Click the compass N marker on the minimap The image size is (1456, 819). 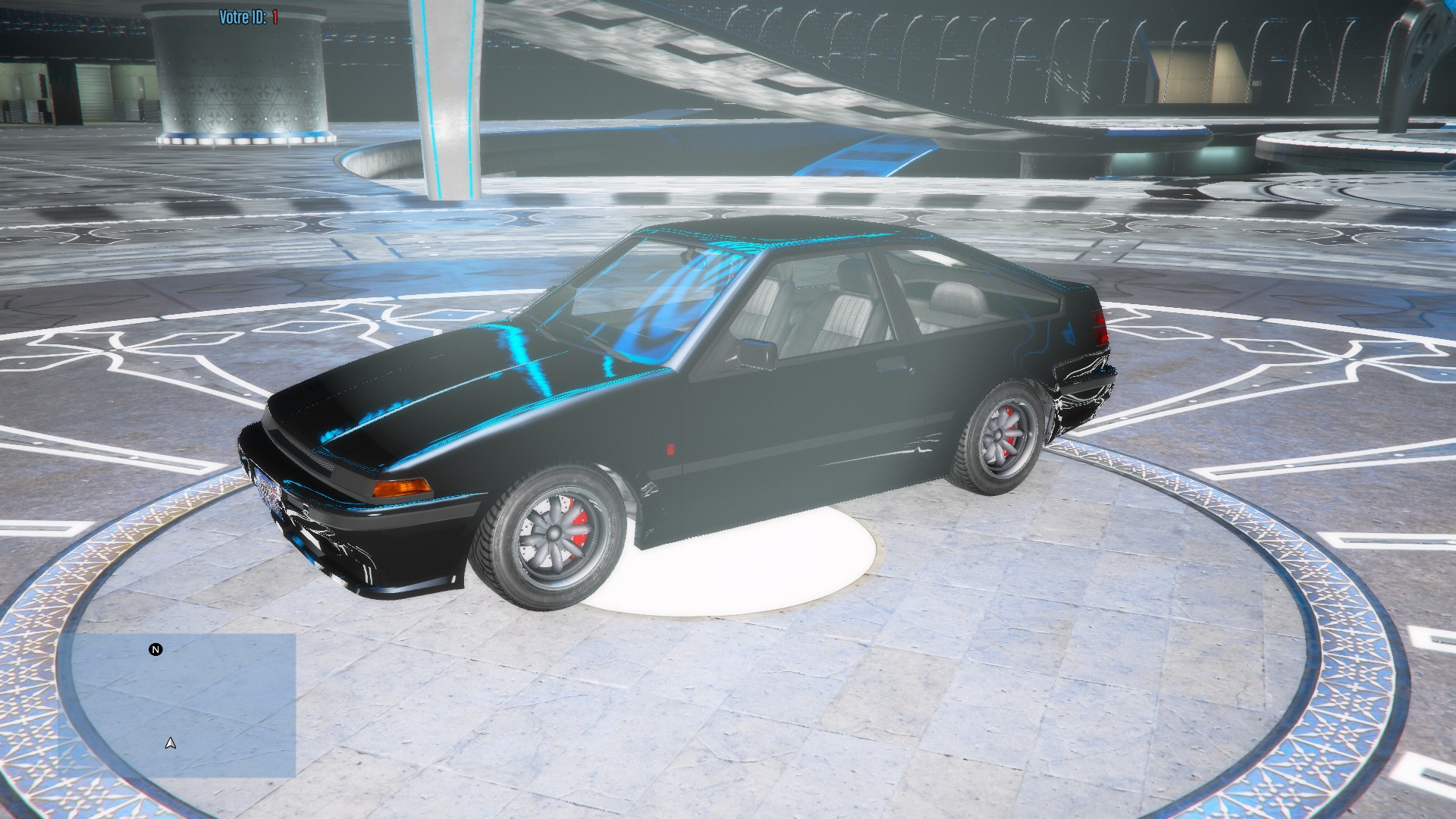point(155,650)
